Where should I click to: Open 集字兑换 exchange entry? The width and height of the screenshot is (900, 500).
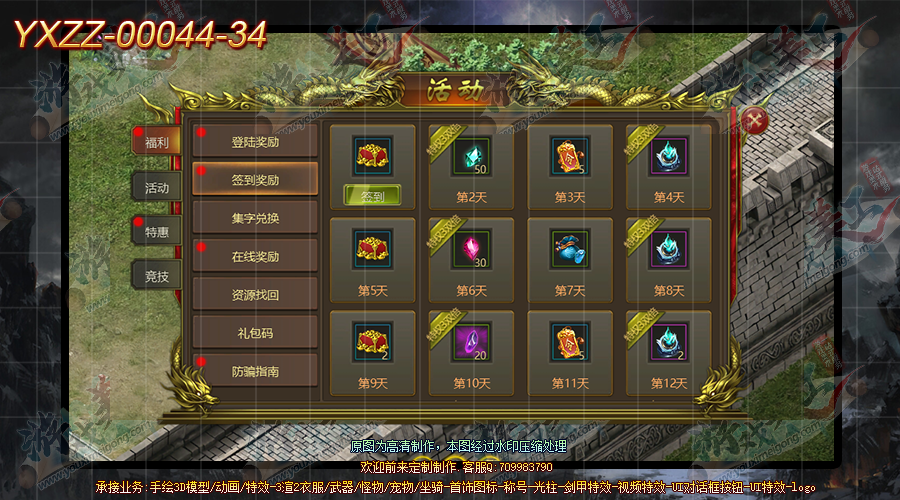point(255,218)
